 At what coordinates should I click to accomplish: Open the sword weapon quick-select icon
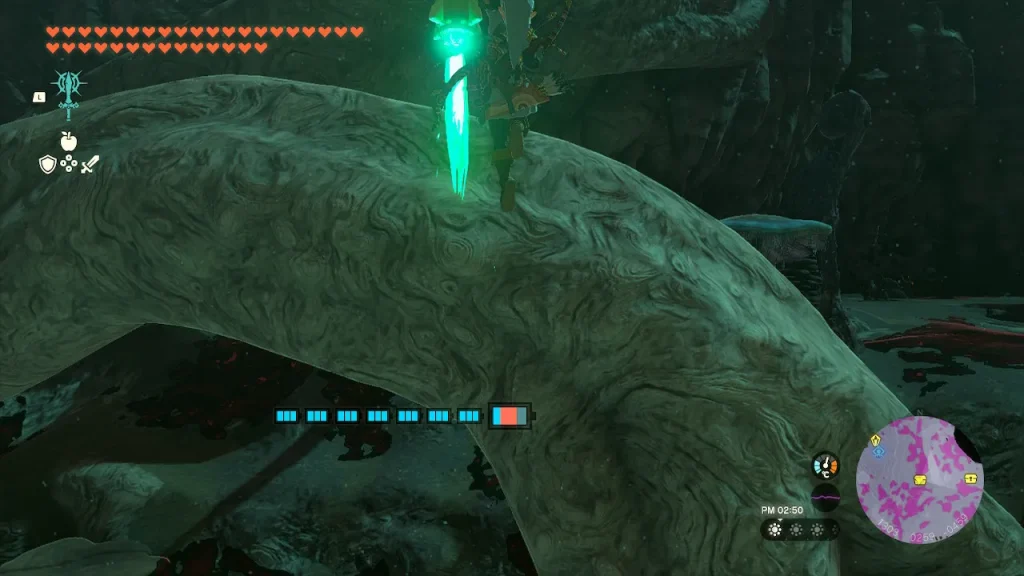(90, 164)
